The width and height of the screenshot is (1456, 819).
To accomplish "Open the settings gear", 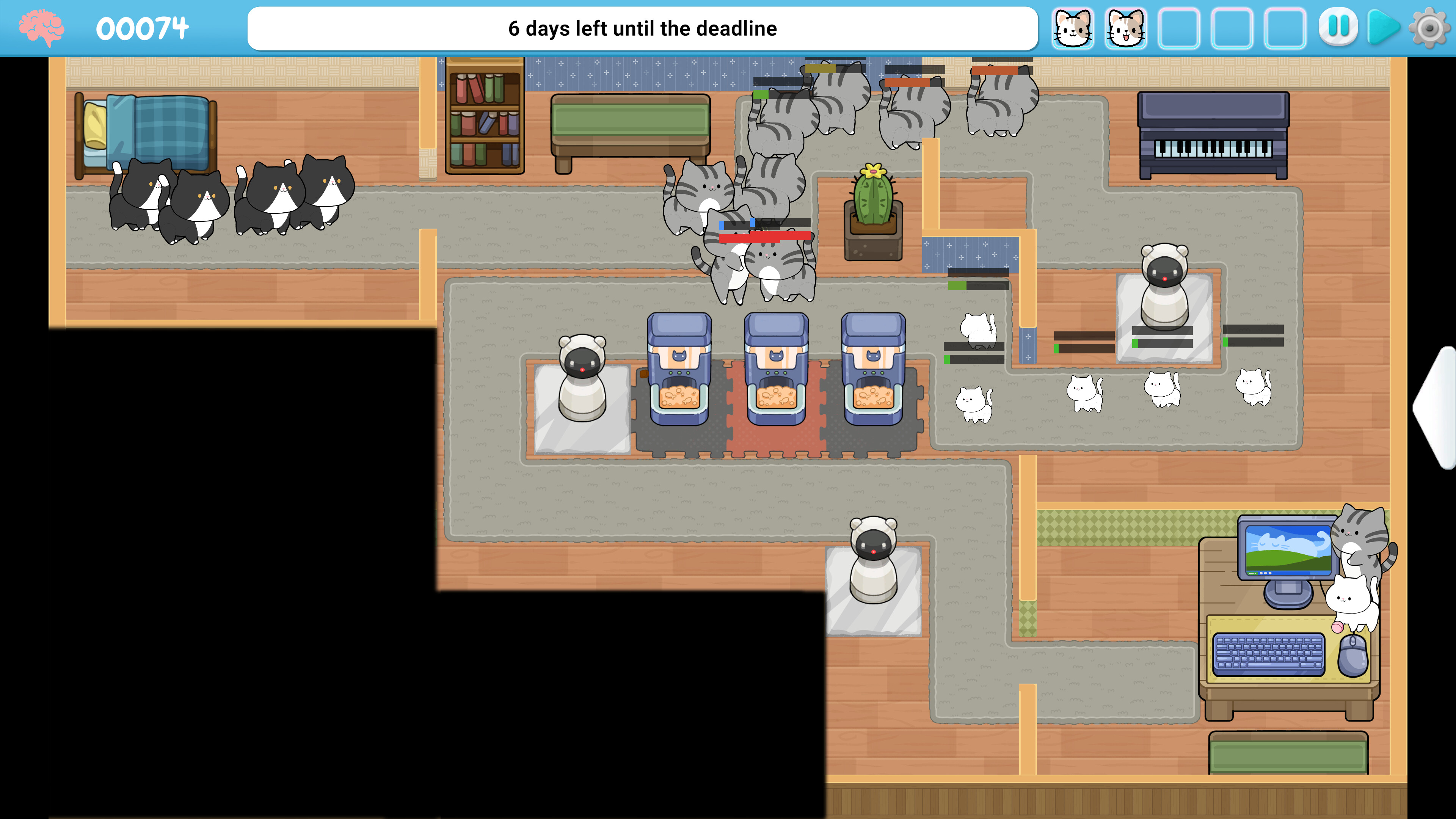I will (x=1431, y=27).
